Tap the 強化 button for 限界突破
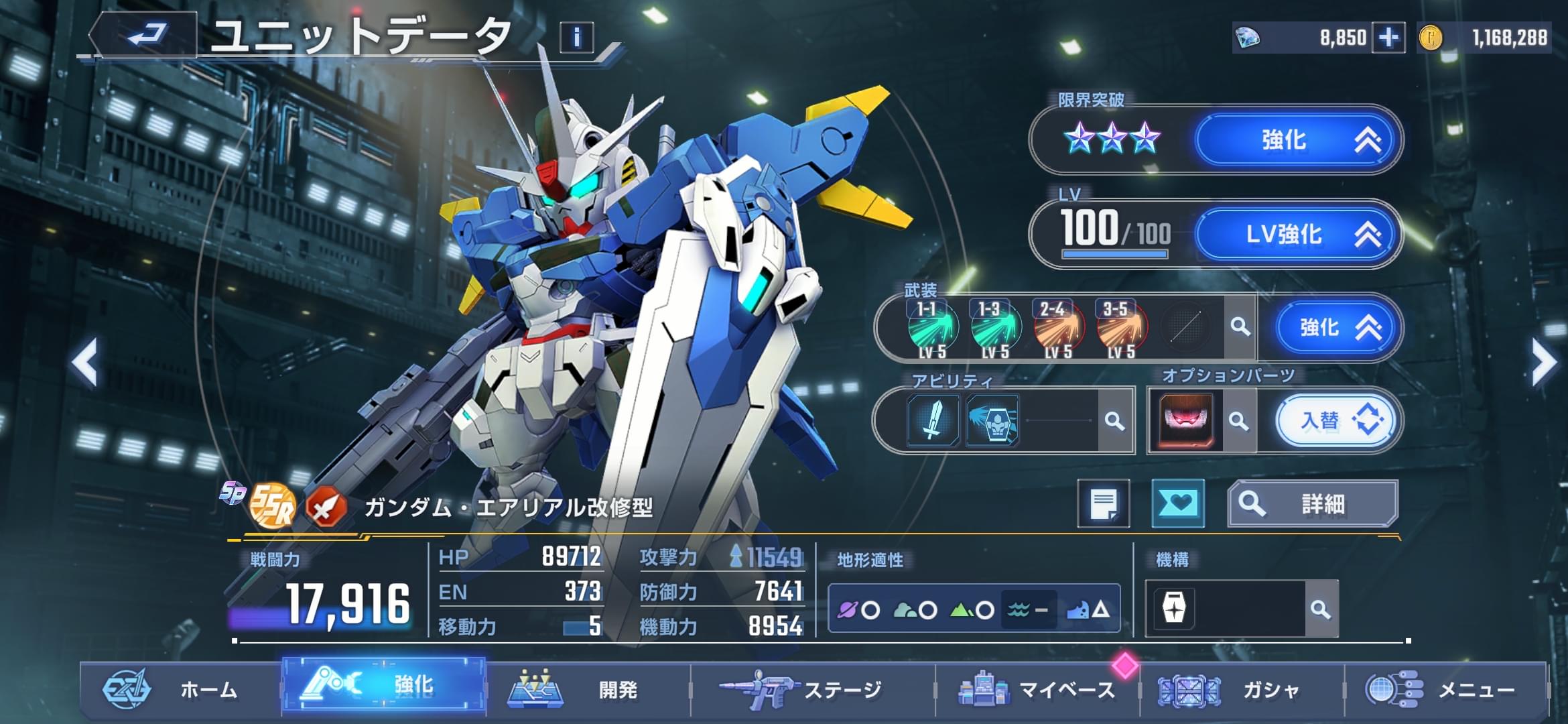This screenshot has width=1568, height=724. point(1297,140)
